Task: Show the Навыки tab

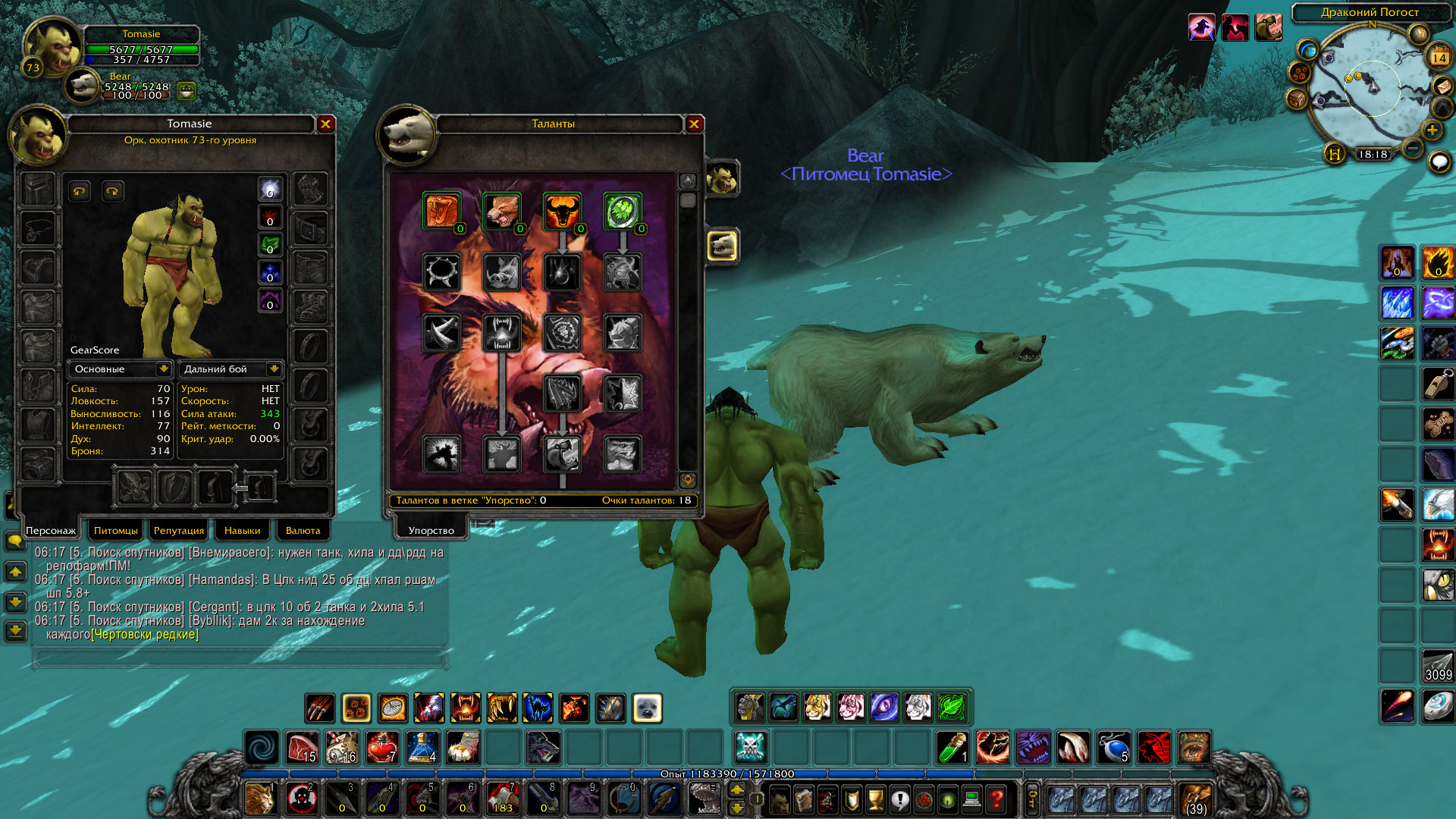Action: click(x=242, y=530)
